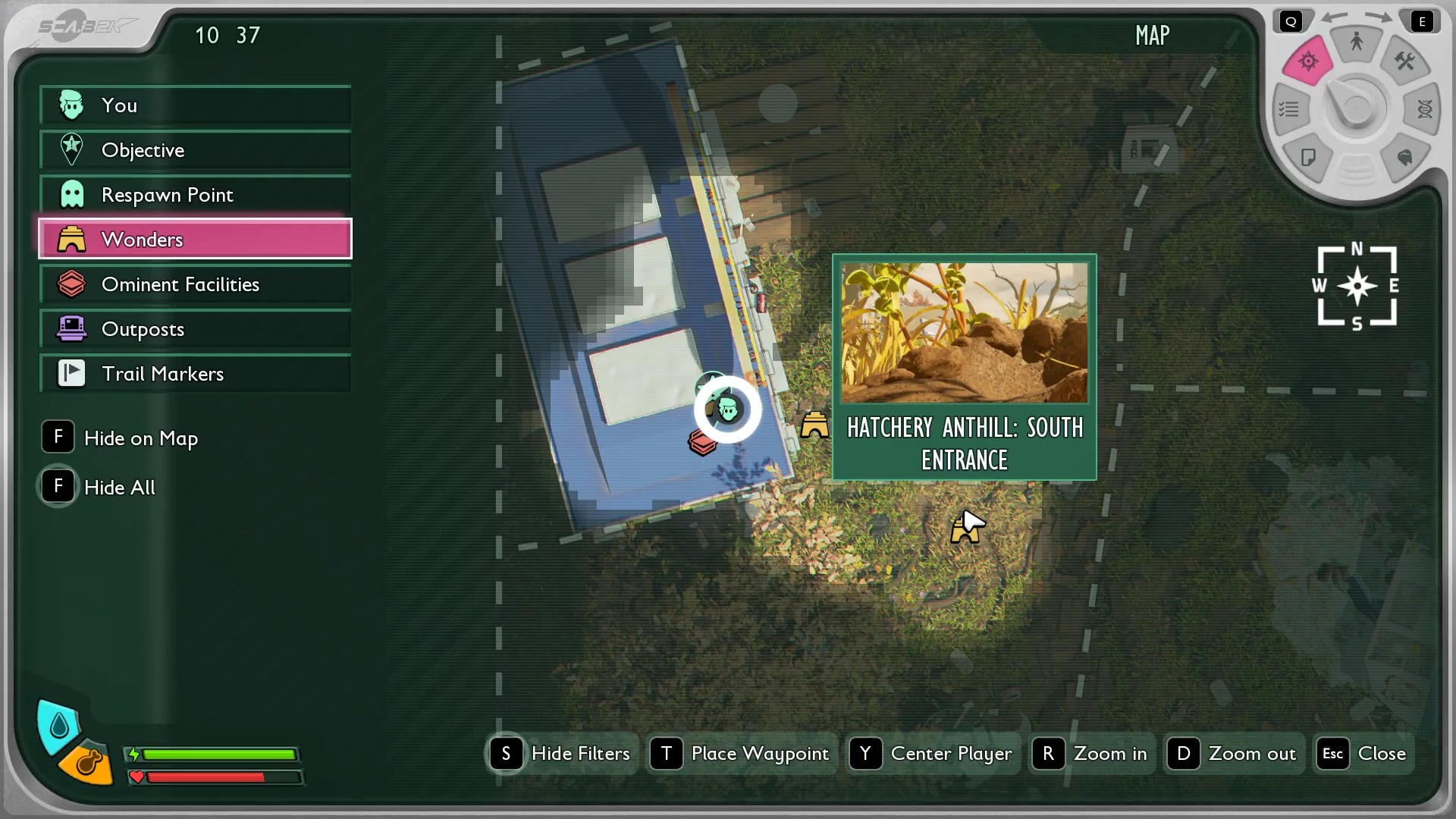Choose the Outposts filter entry
Viewport: 1456px width, 819px height.
(x=195, y=329)
